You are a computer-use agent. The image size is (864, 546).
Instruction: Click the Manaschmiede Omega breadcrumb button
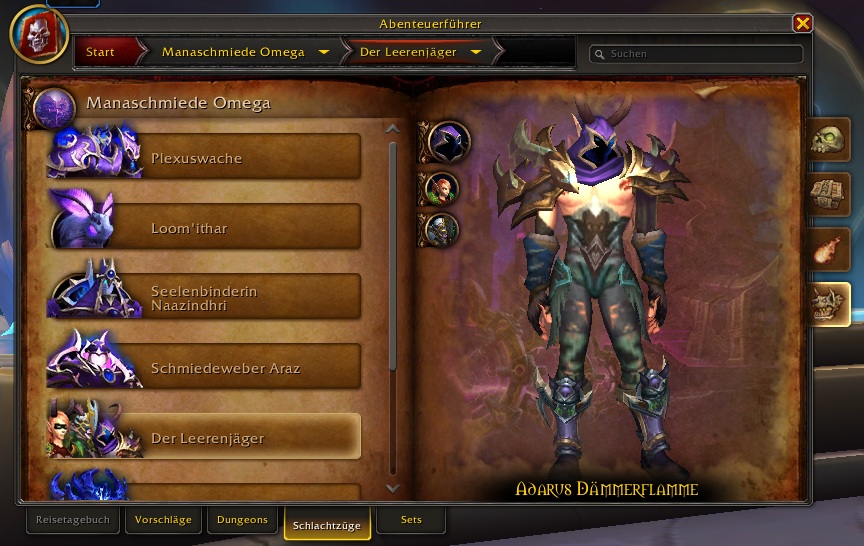click(x=232, y=52)
